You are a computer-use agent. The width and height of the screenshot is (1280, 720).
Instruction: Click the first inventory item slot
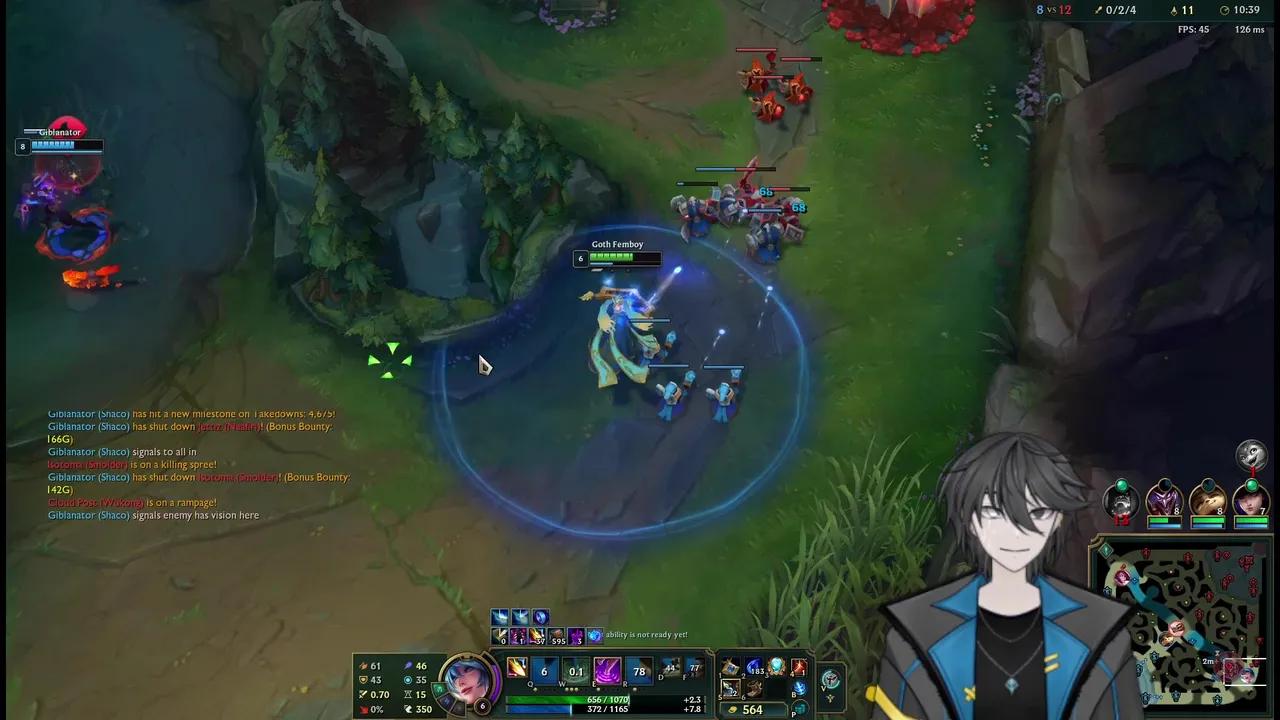tap(729, 667)
